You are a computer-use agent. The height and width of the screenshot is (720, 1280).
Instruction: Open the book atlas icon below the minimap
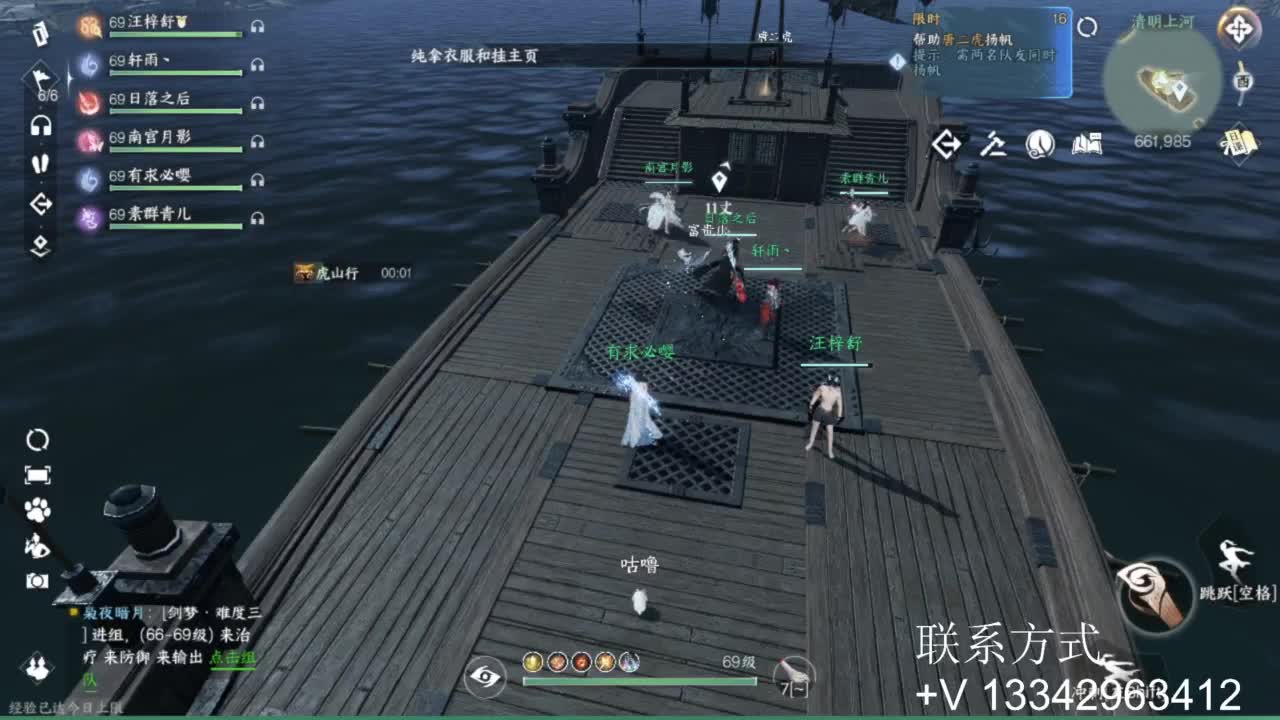(1087, 145)
